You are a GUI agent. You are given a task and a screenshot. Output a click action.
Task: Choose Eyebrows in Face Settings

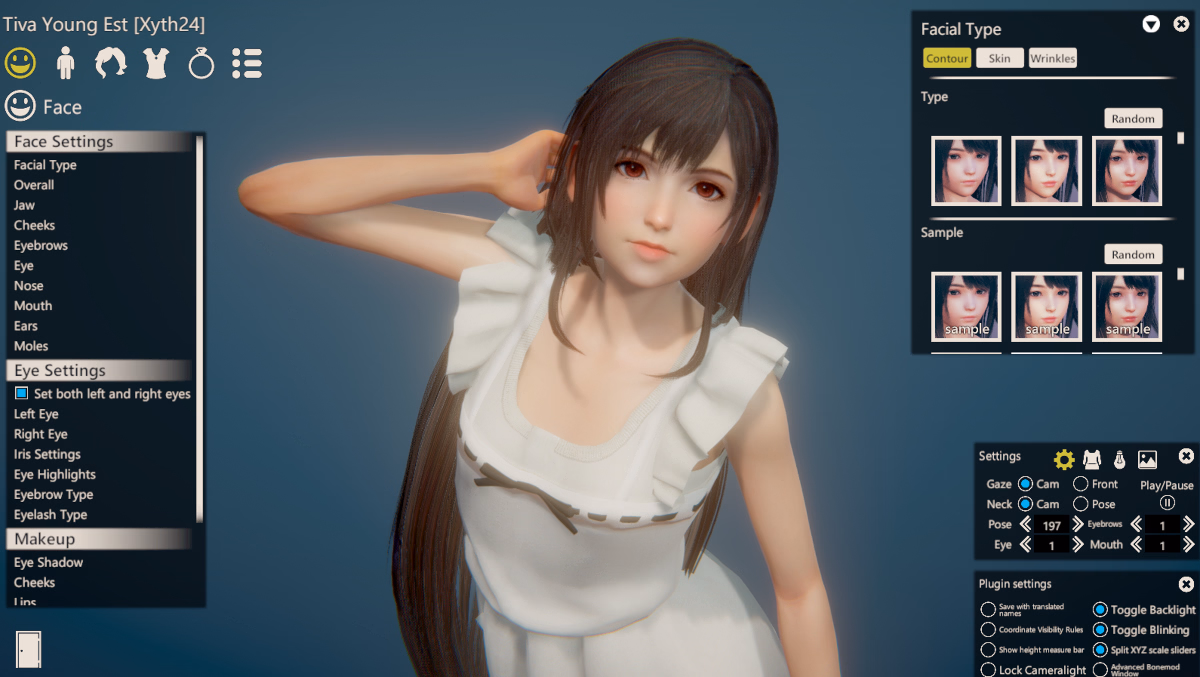pyautogui.click(x=41, y=245)
